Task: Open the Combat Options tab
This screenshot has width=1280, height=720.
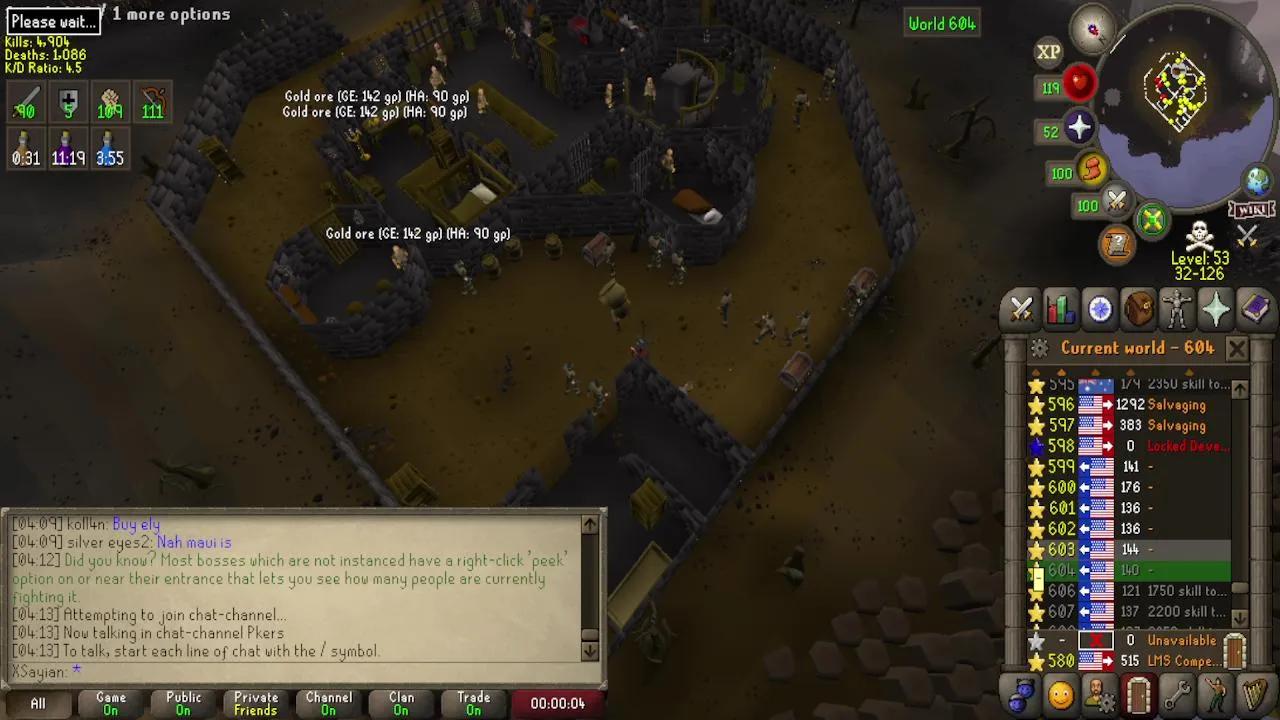Action: point(1021,310)
